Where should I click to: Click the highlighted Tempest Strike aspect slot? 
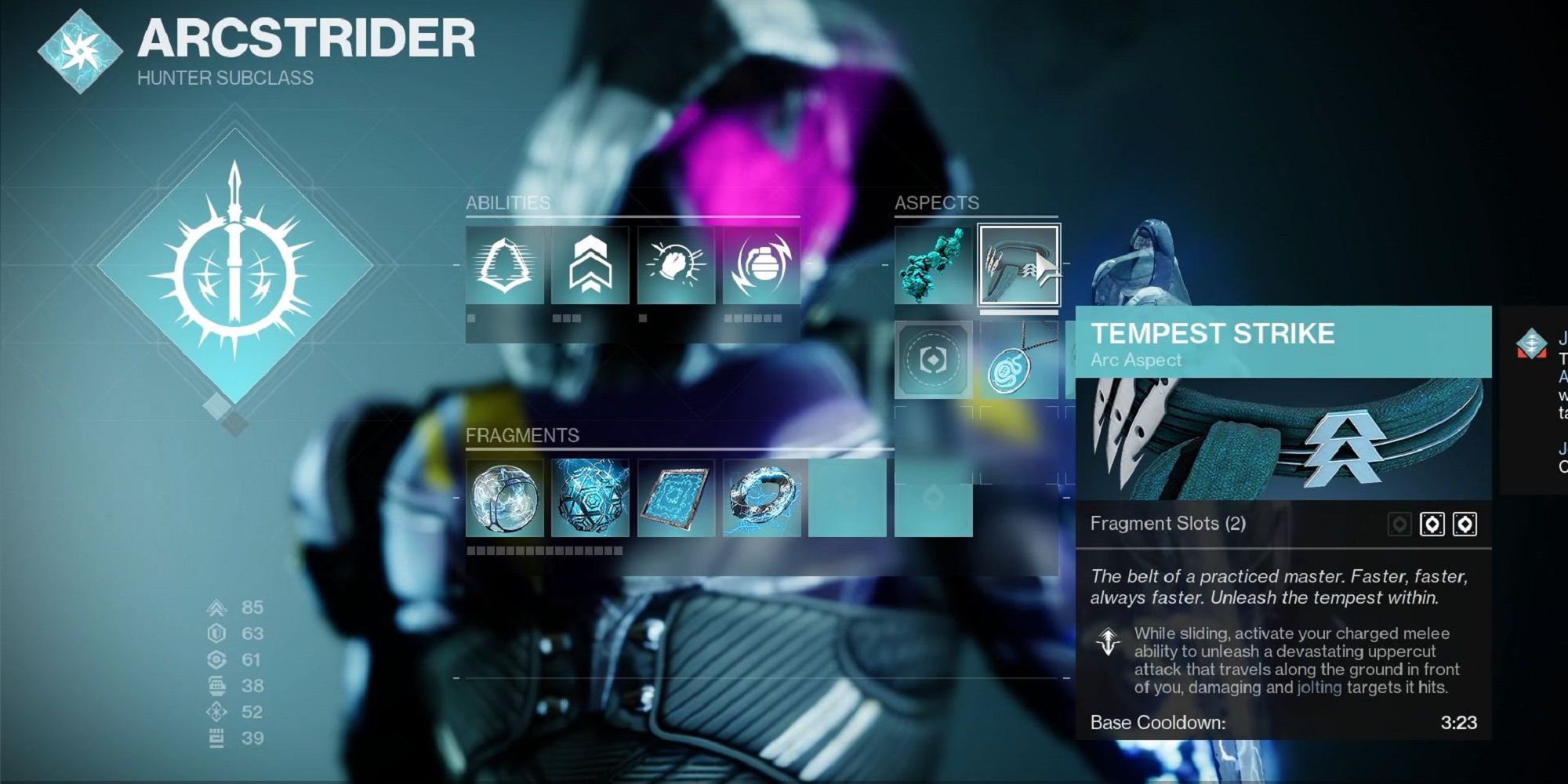tap(1018, 265)
